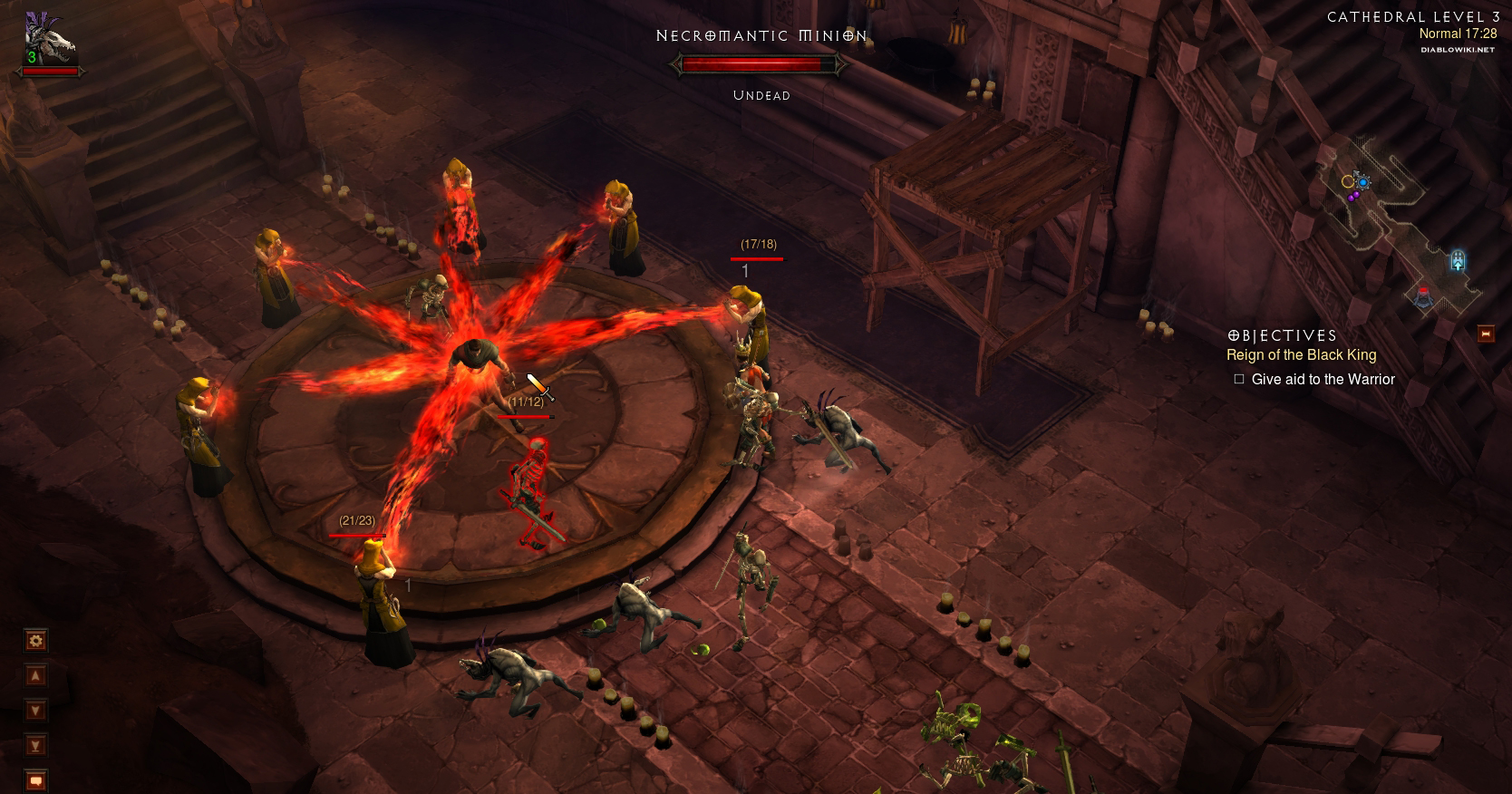1512x794 pixels.
Task: Click the red-topped marker on the minimap
Action: pos(1423,295)
